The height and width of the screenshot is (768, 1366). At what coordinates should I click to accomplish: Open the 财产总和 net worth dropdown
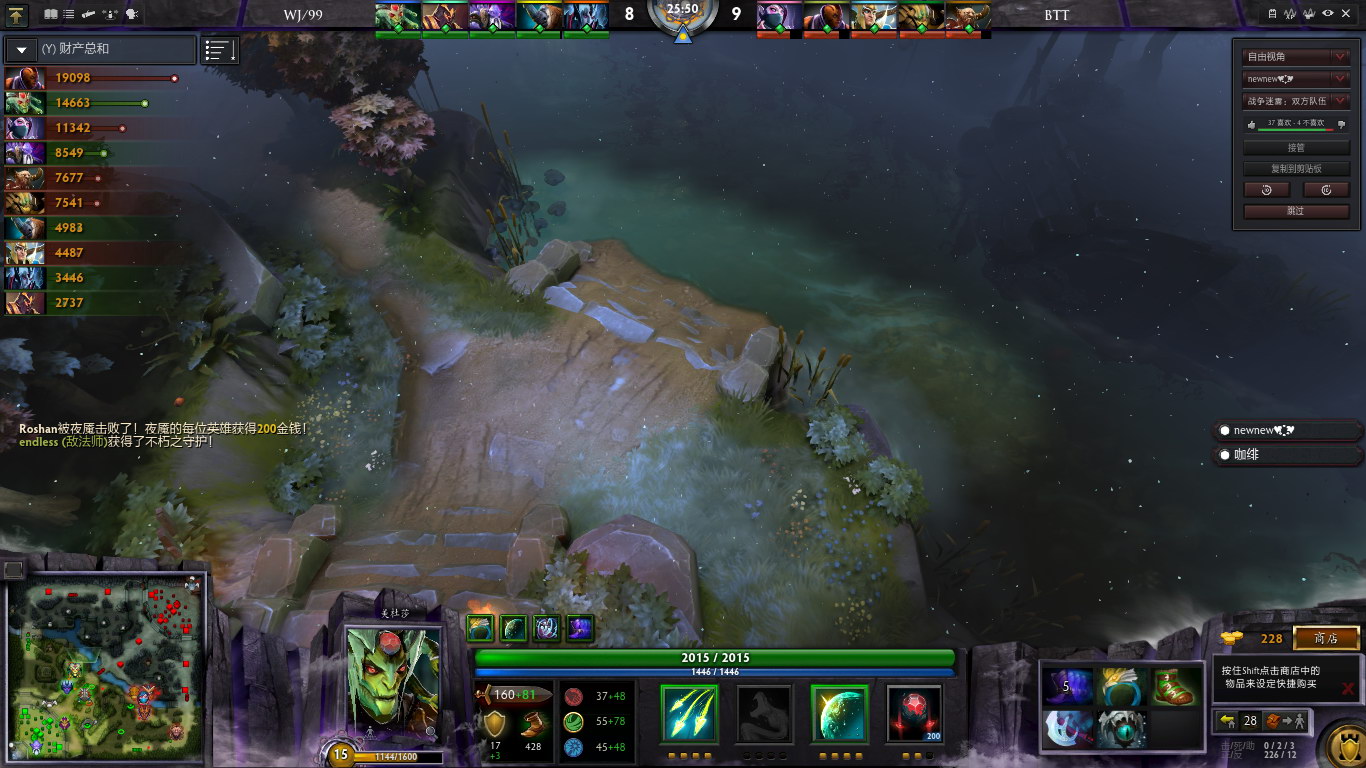(x=21, y=49)
